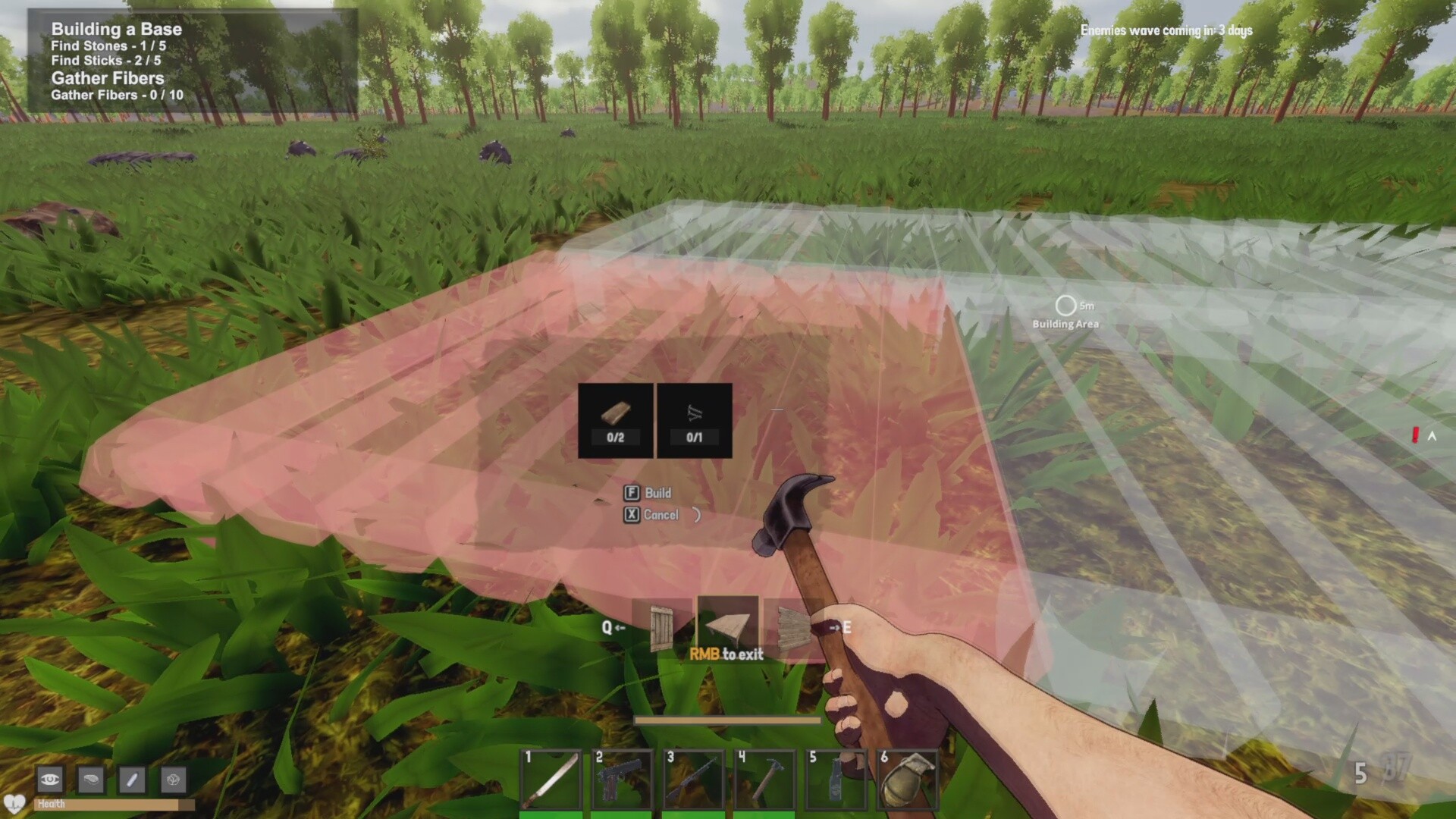Select the ramp piece thumbnail
1456x819 pixels.
[x=728, y=626]
